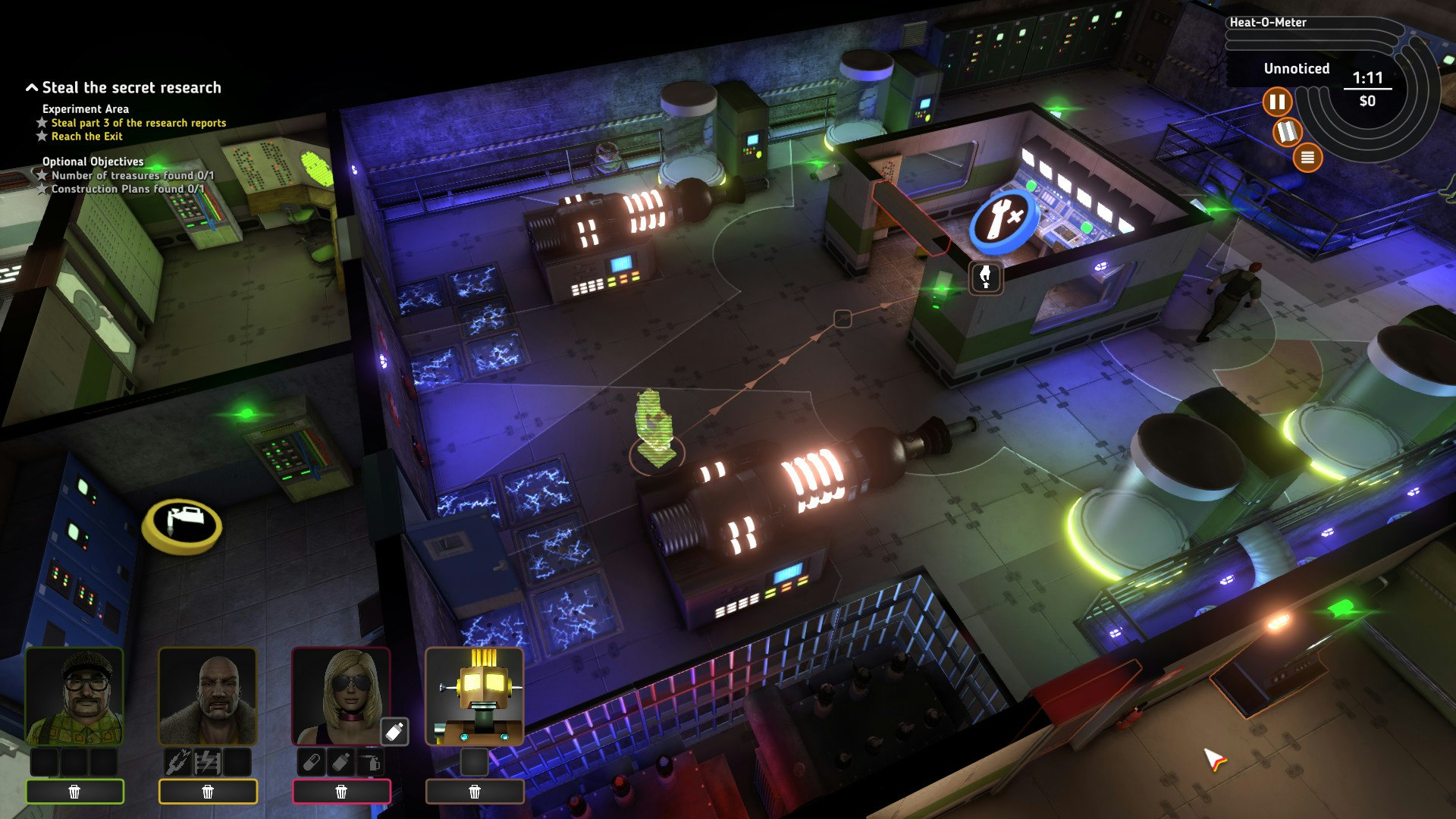
Task: Collapse the Steal the secret research objectives
Action: pos(32,88)
